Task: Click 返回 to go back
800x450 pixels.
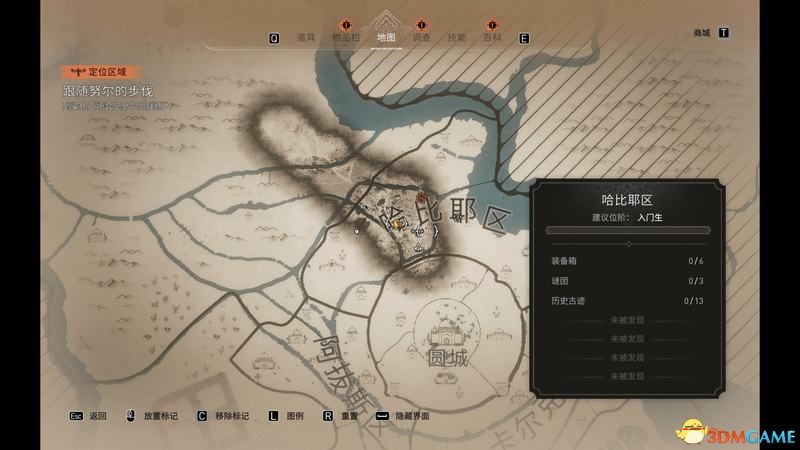Action: coord(97,416)
